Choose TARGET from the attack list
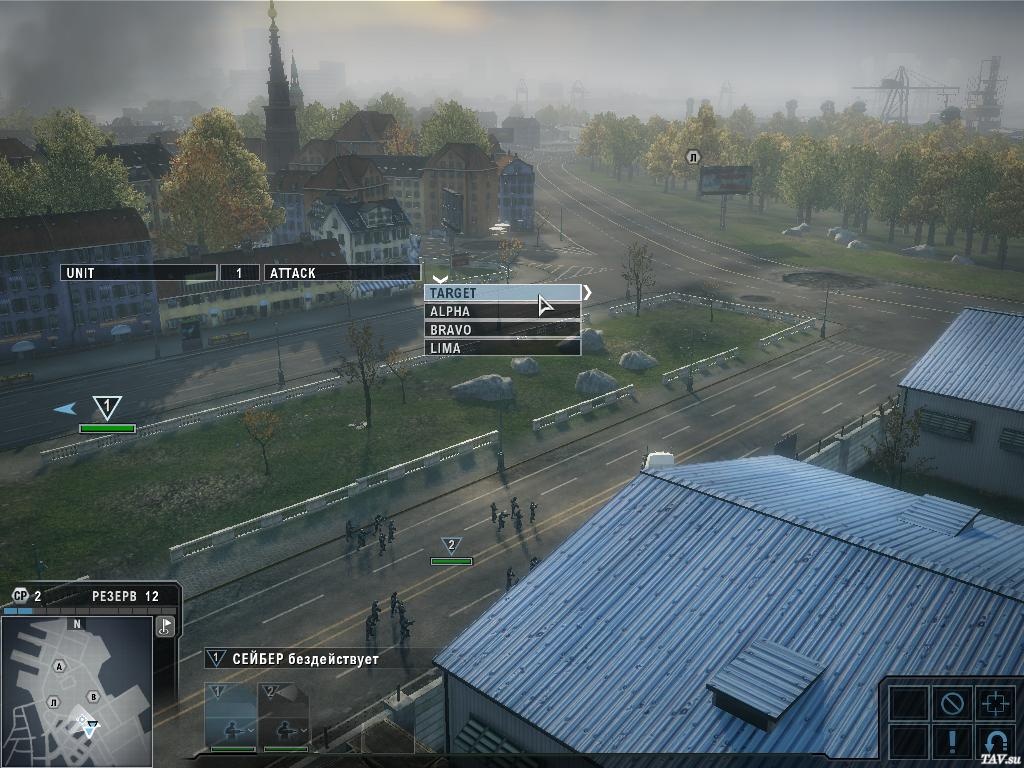The height and width of the screenshot is (768, 1024). coord(502,293)
